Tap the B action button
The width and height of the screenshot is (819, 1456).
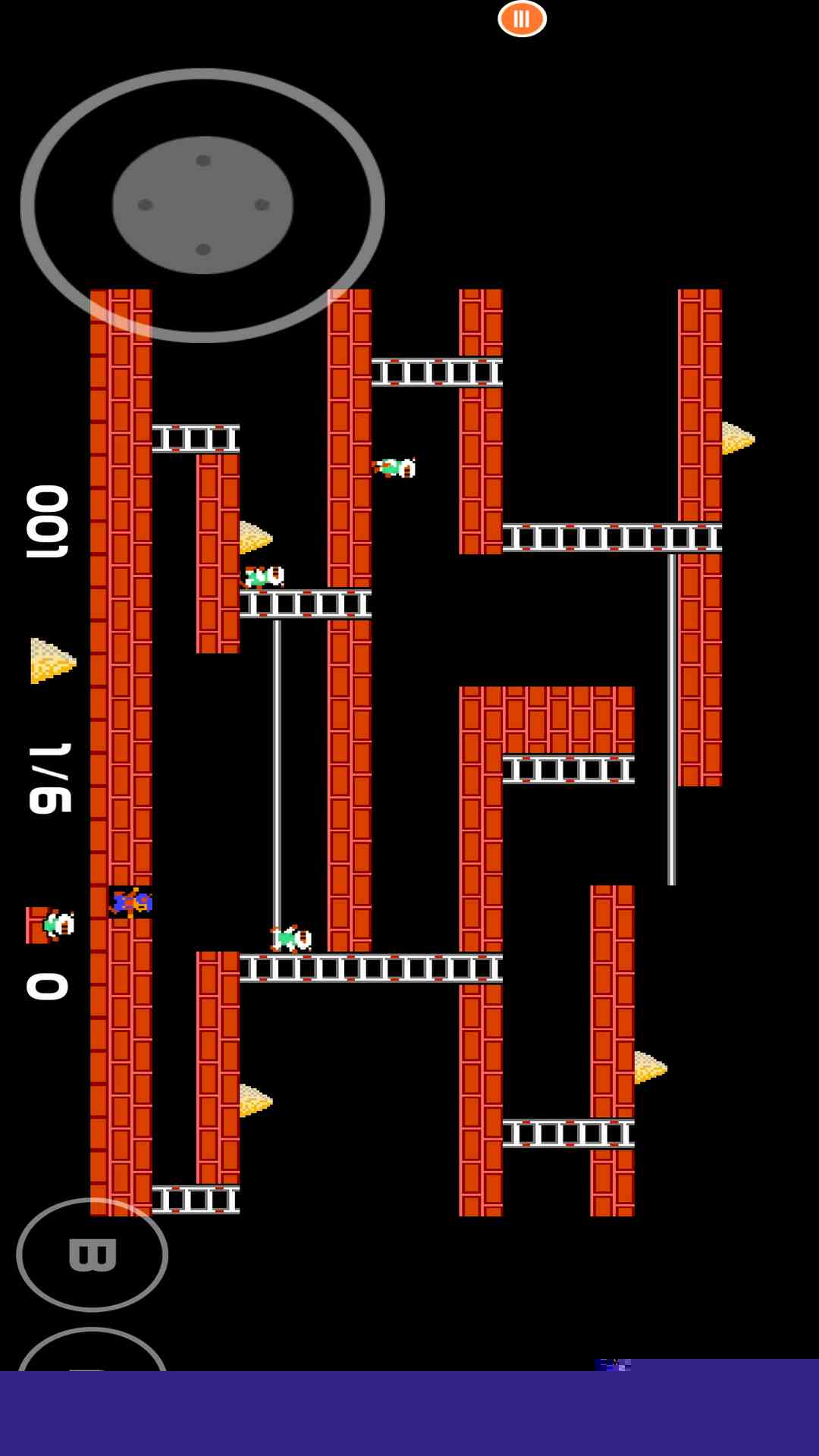[93, 1254]
